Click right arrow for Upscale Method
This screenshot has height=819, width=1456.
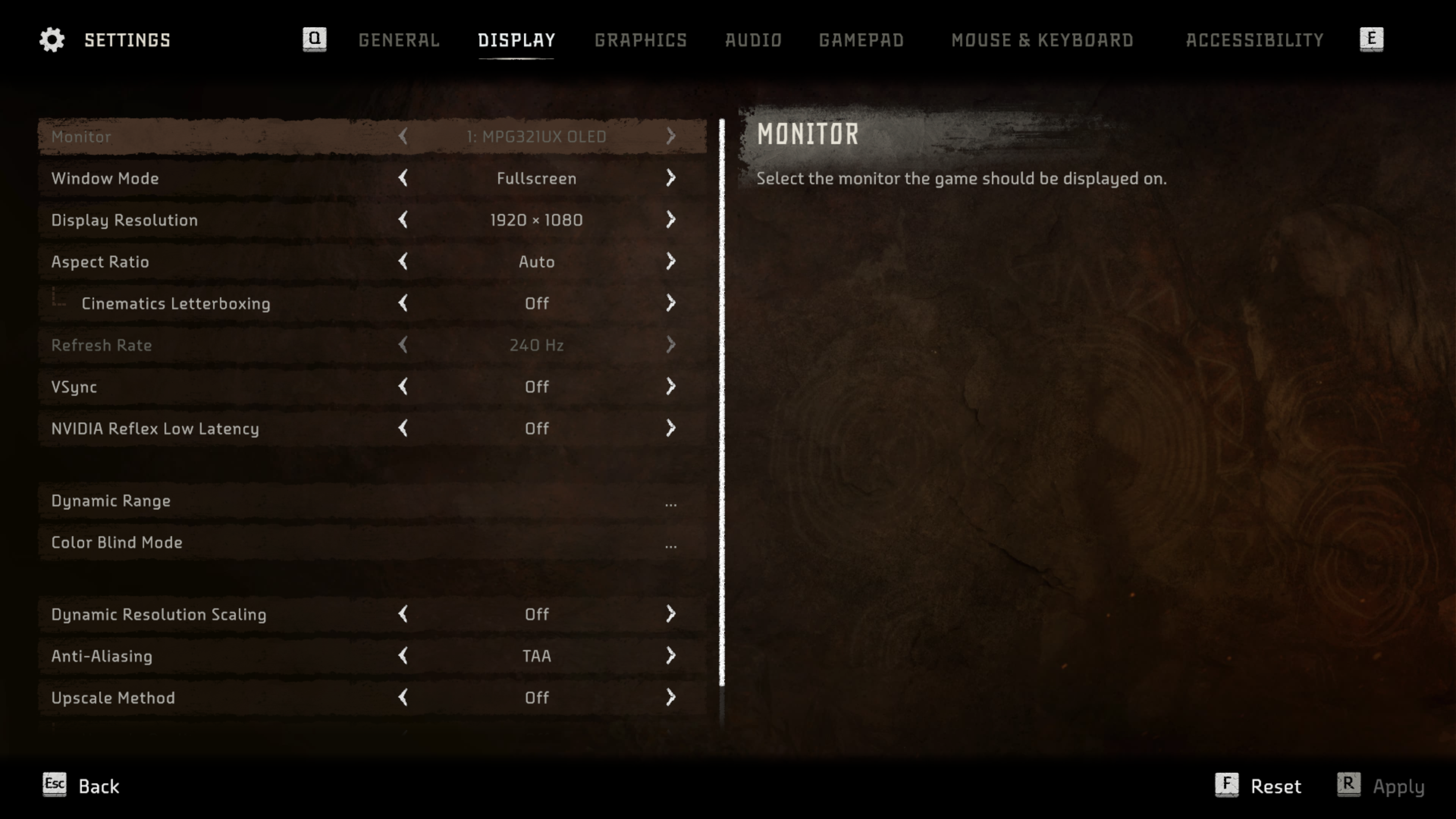[670, 698]
